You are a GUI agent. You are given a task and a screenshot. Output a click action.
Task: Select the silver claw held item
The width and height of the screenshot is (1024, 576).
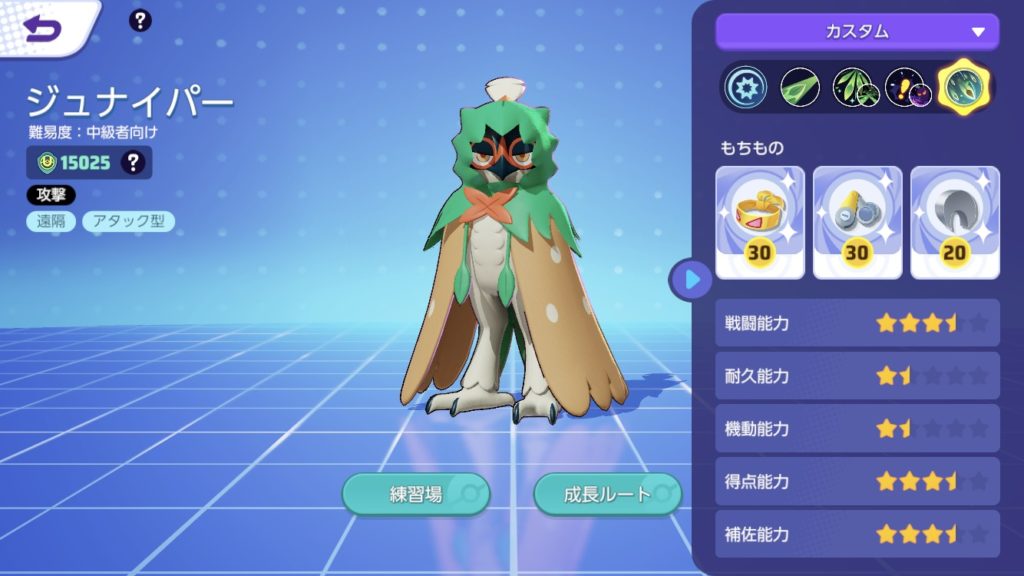(x=954, y=221)
